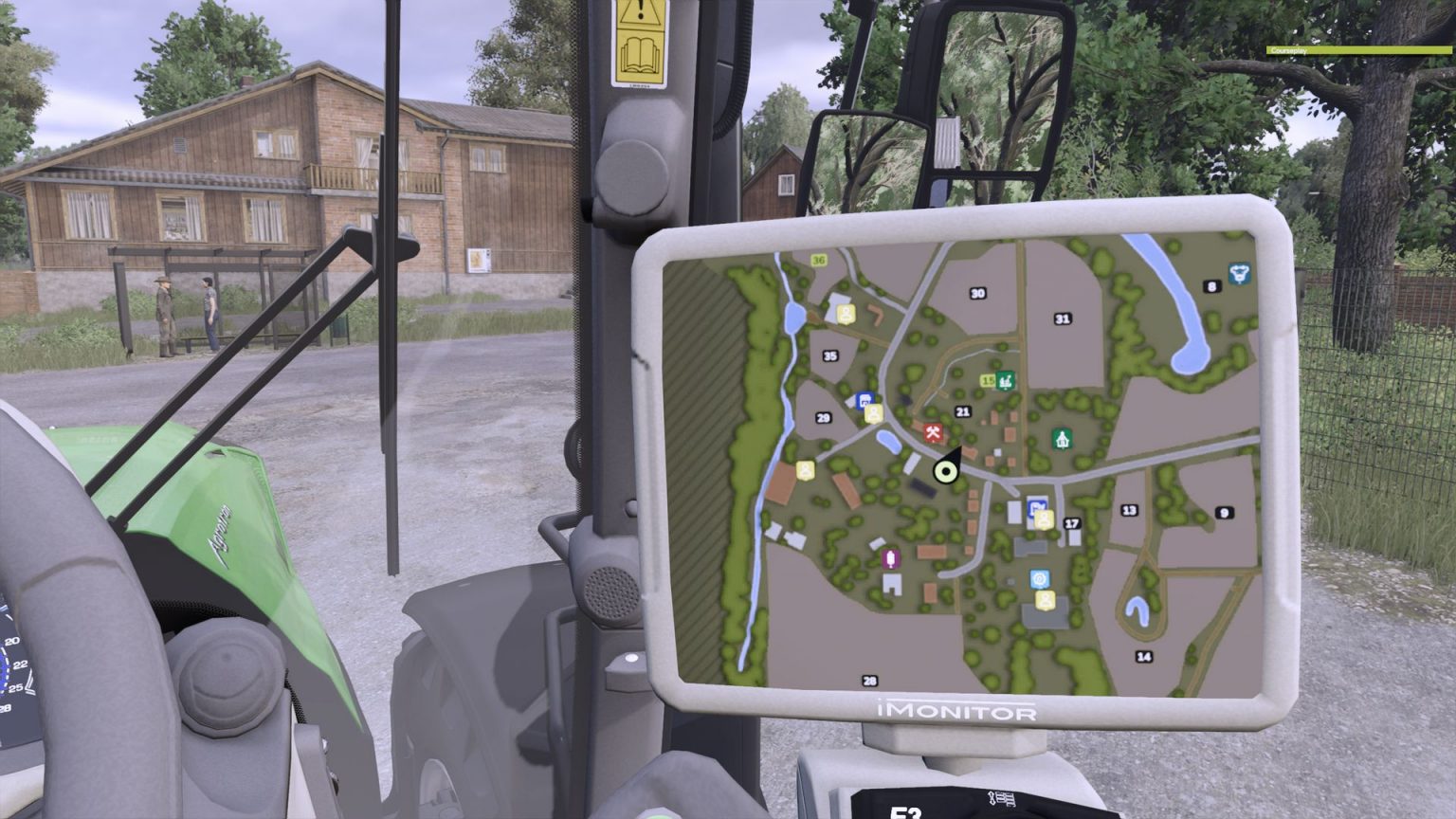Select the yellow field 15 label
Screen dimensions: 1456x819
click(989, 379)
